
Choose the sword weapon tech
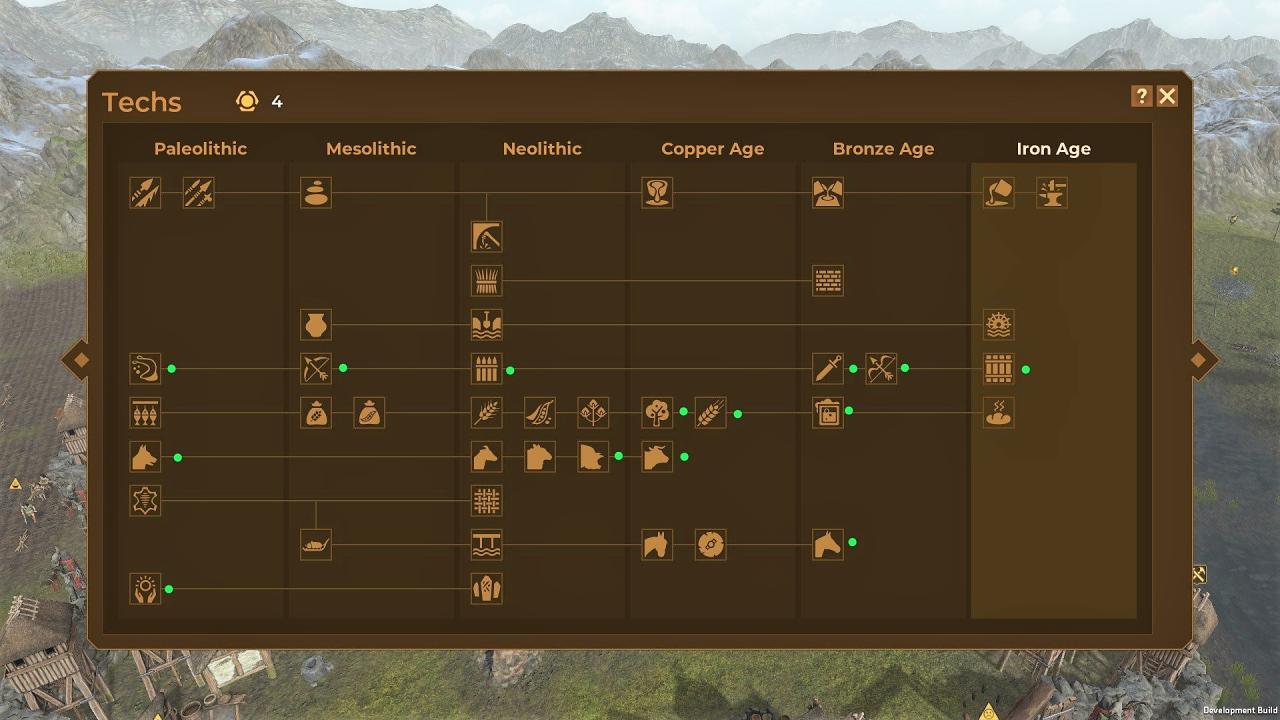[x=828, y=369]
